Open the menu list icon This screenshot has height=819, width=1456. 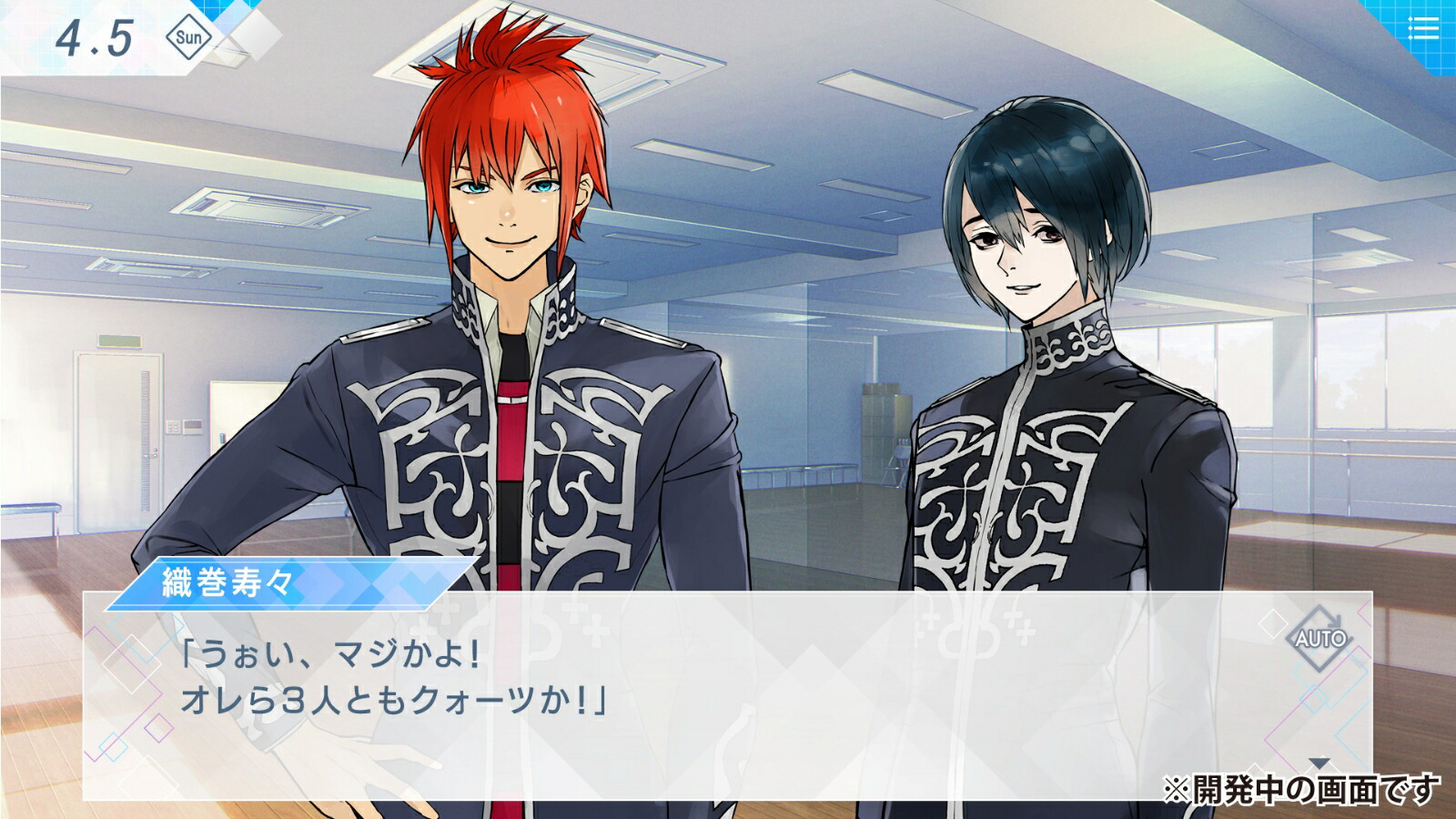tap(1423, 29)
